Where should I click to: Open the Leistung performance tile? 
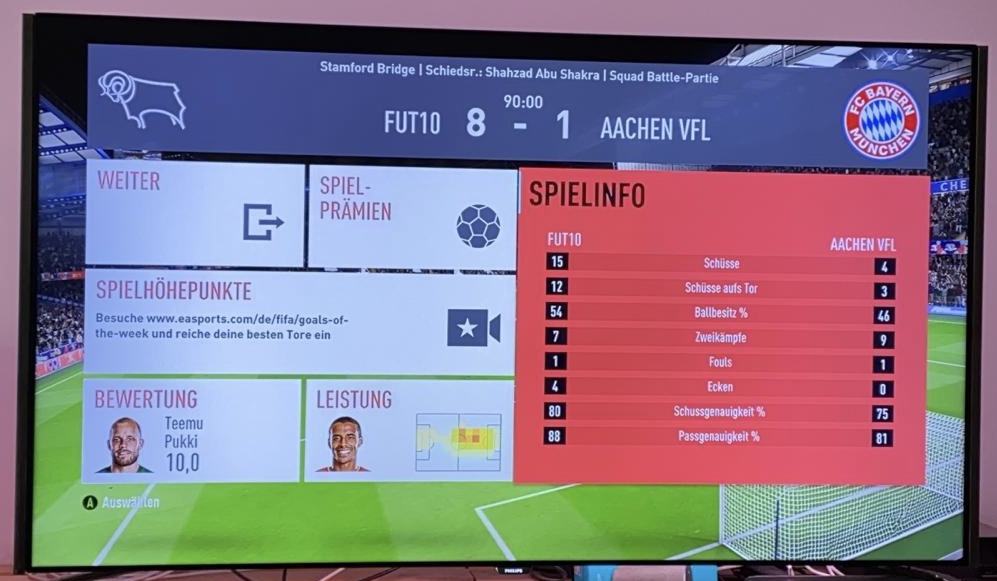click(409, 431)
